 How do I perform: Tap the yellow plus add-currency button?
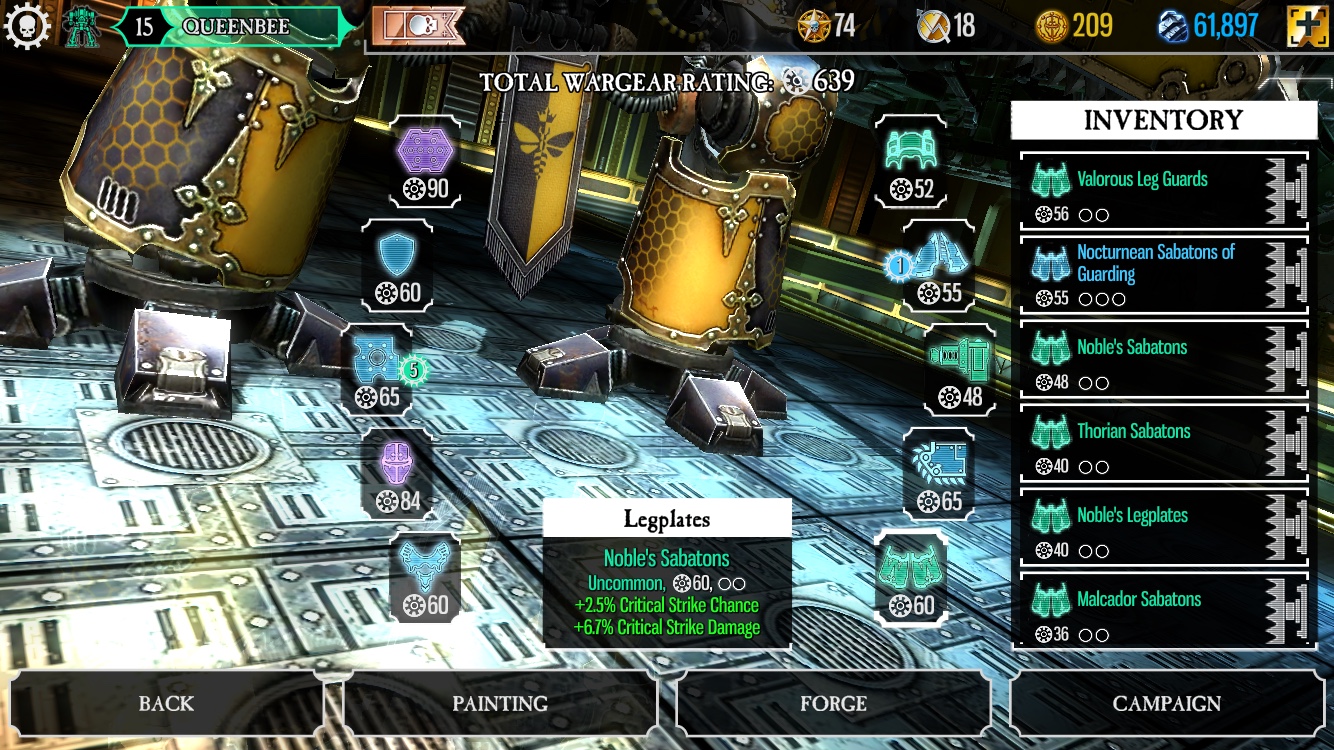(x=1306, y=26)
